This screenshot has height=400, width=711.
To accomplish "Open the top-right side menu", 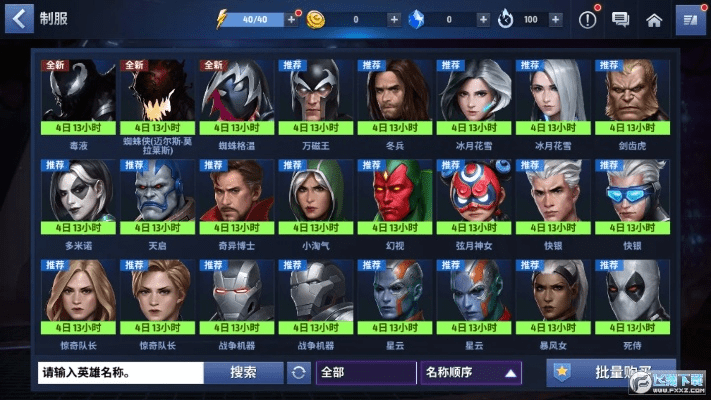I will point(688,19).
